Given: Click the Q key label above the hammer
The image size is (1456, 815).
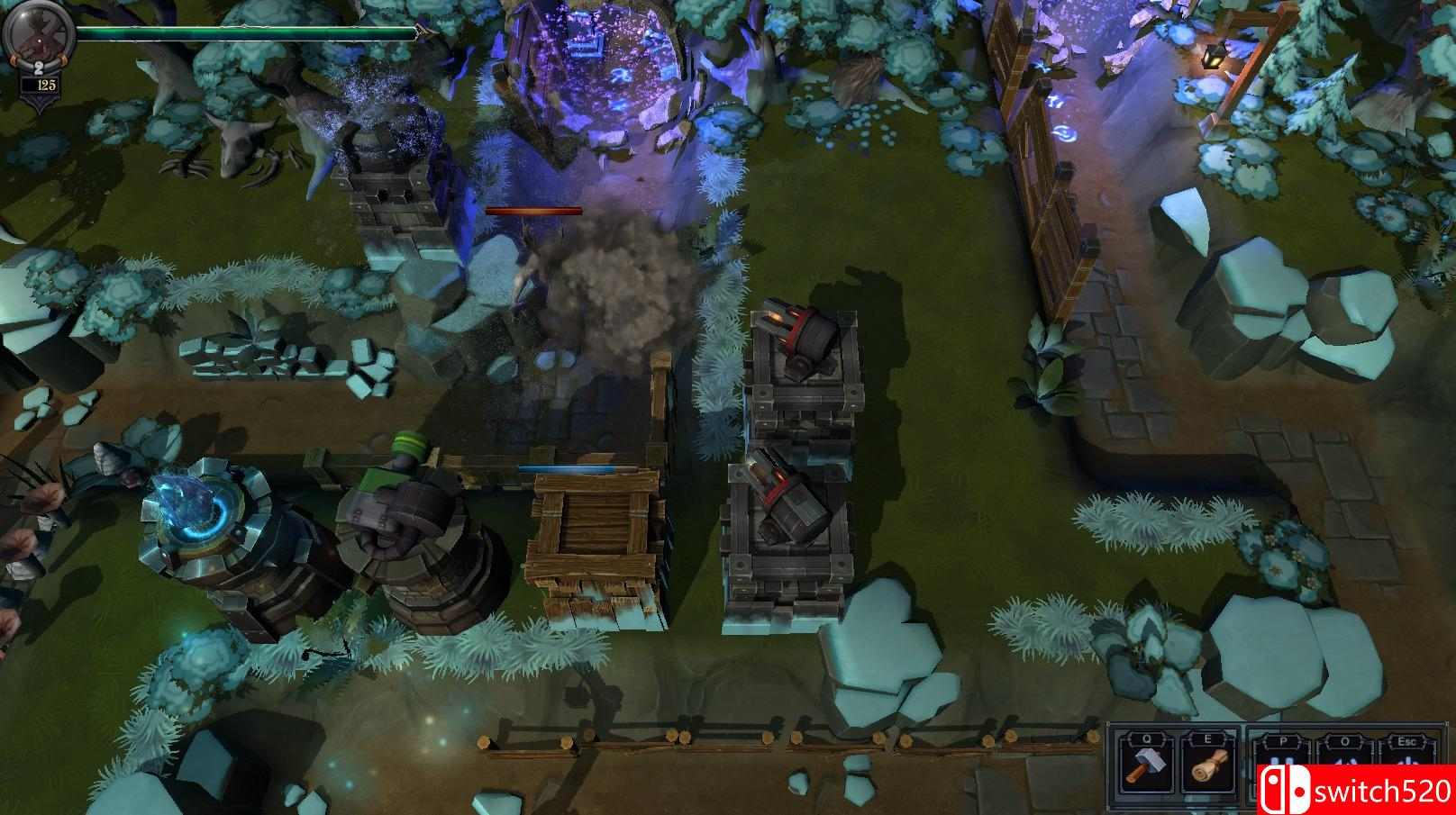Looking at the screenshot, I should [1146, 740].
